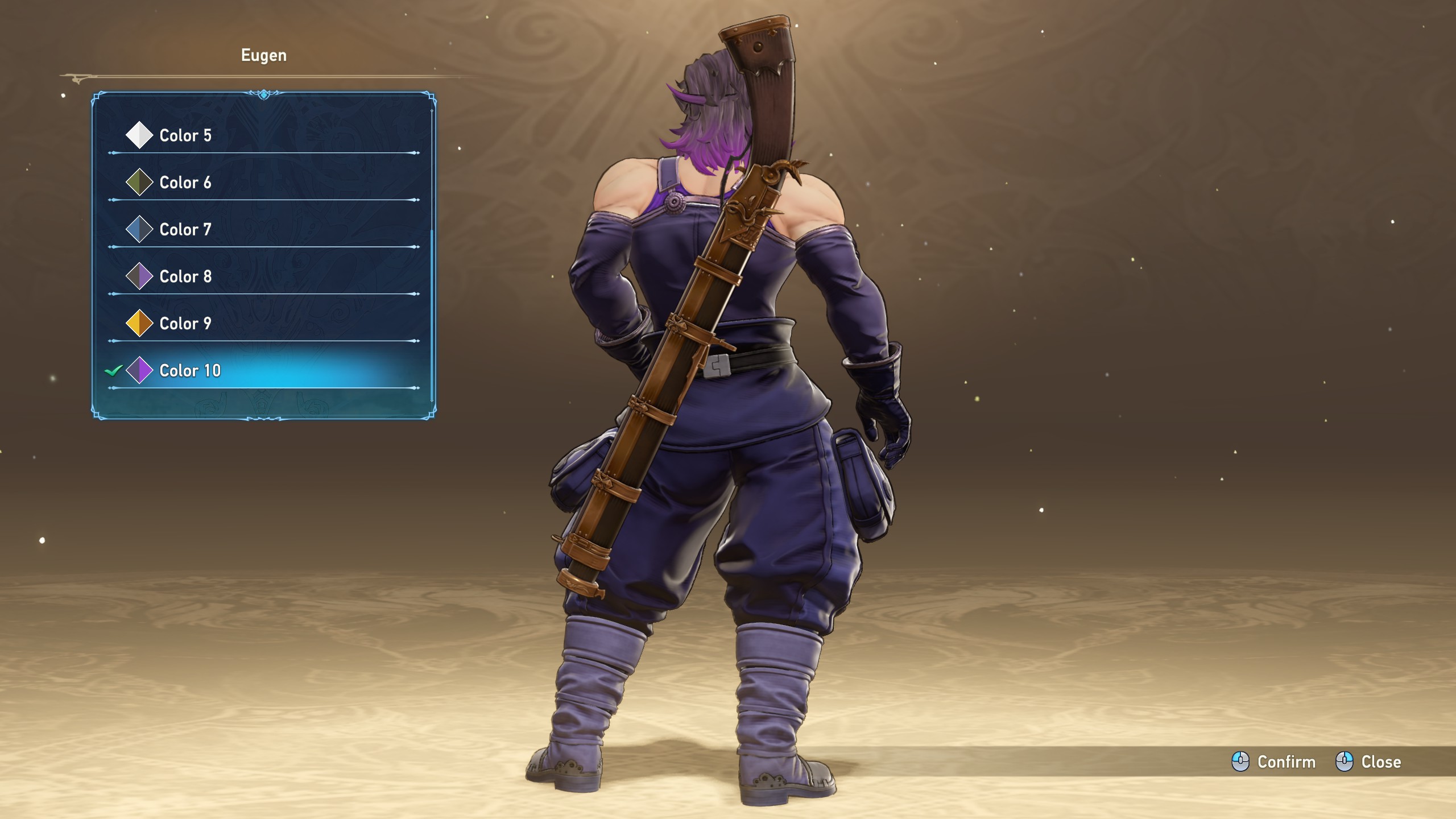1456x819 pixels.
Task: Close the color selection menu
Action: 1368,762
